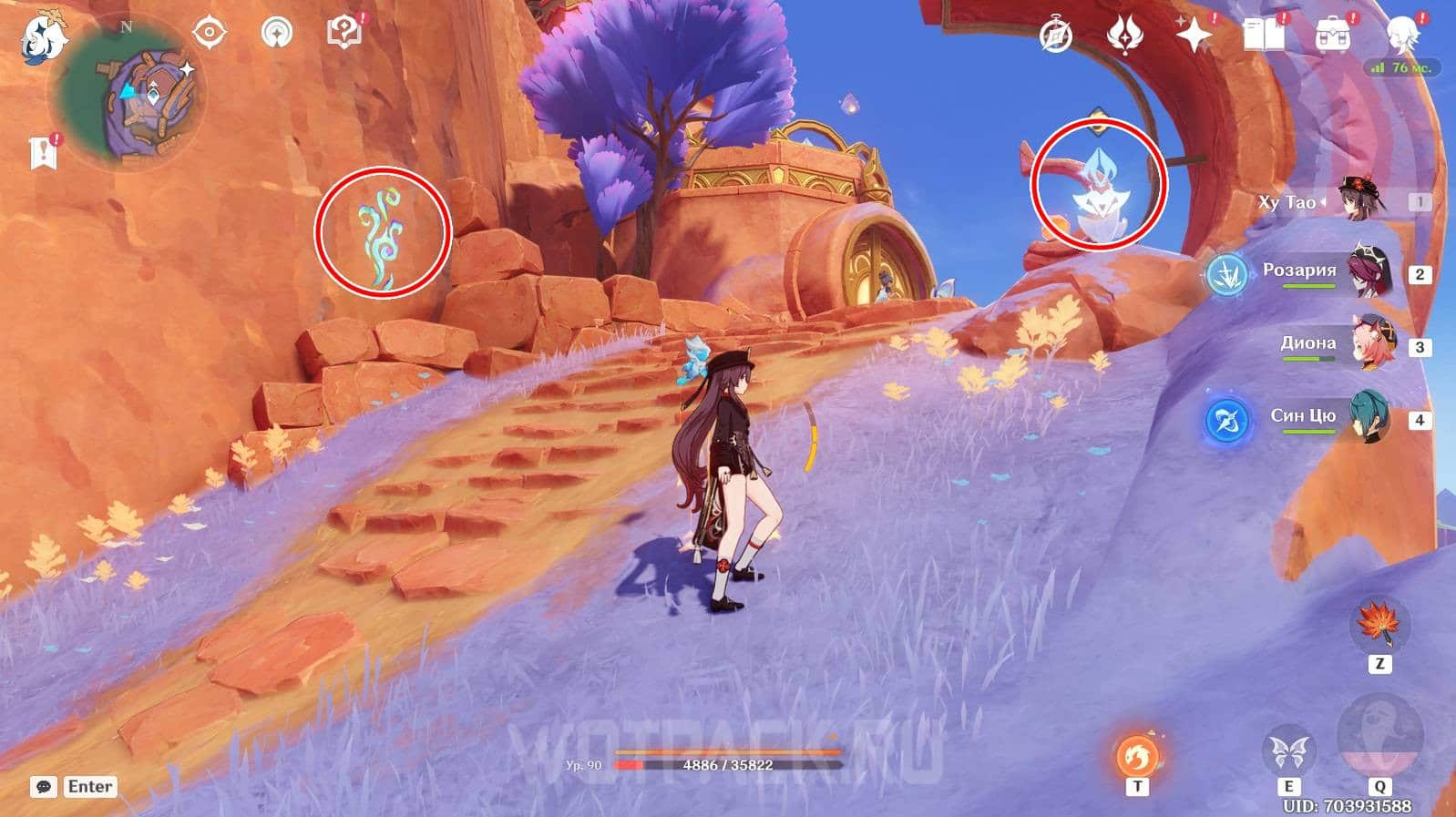Open the chat box speech bubble

[44, 787]
